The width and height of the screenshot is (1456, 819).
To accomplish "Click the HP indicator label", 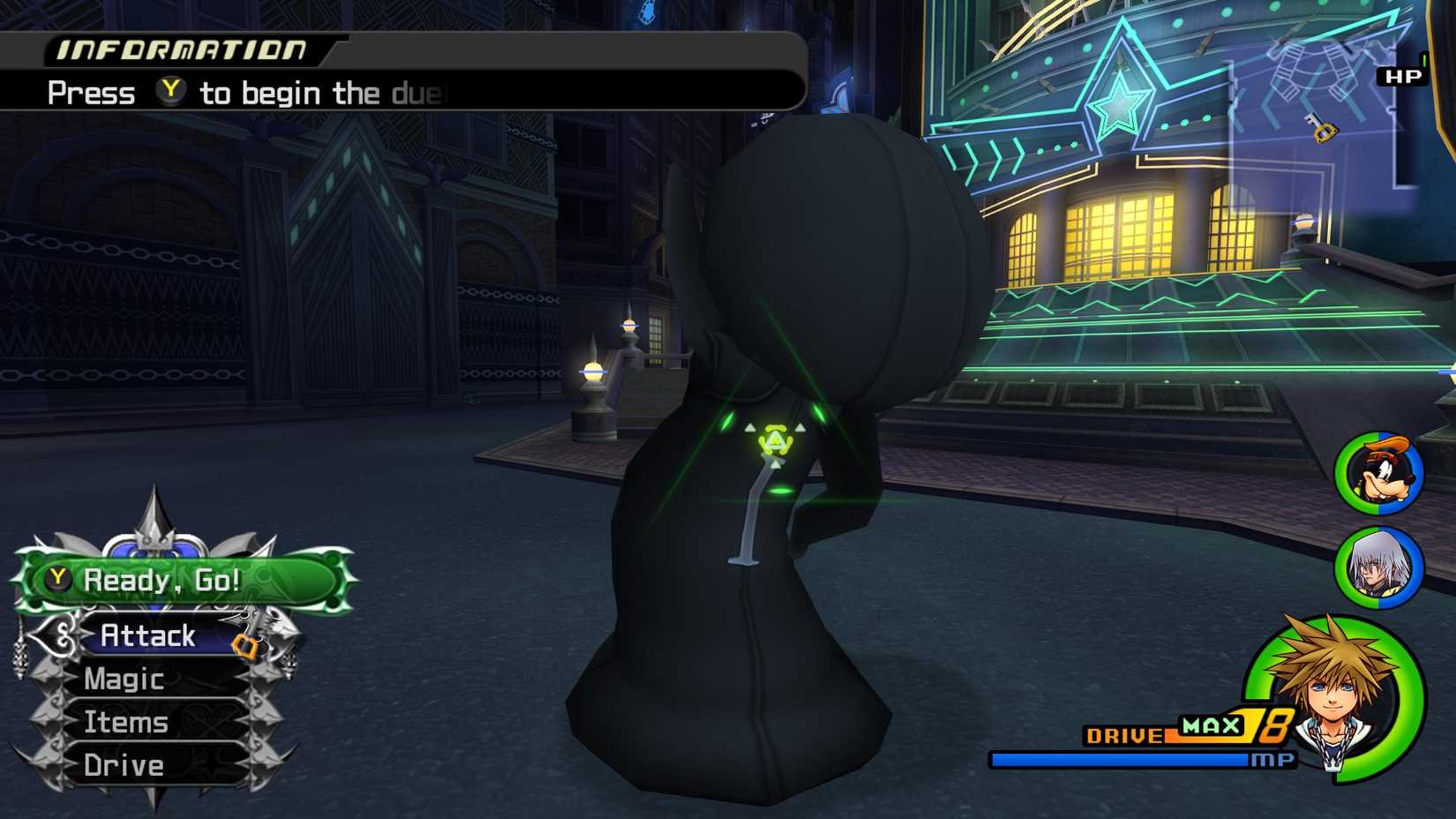I will pos(1401,76).
